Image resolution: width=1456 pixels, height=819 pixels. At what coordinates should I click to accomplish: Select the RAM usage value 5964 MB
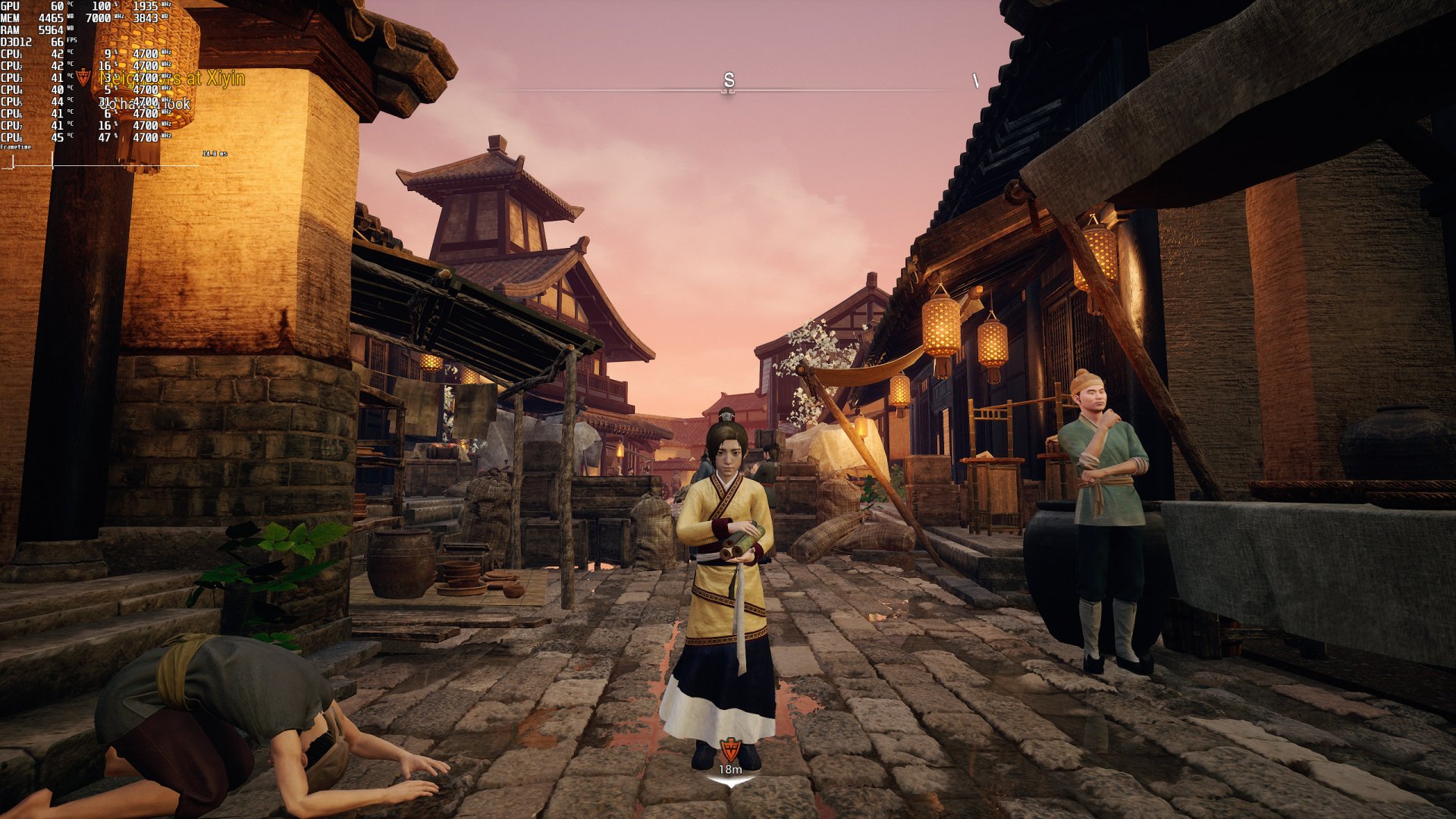(x=51, y=30)
